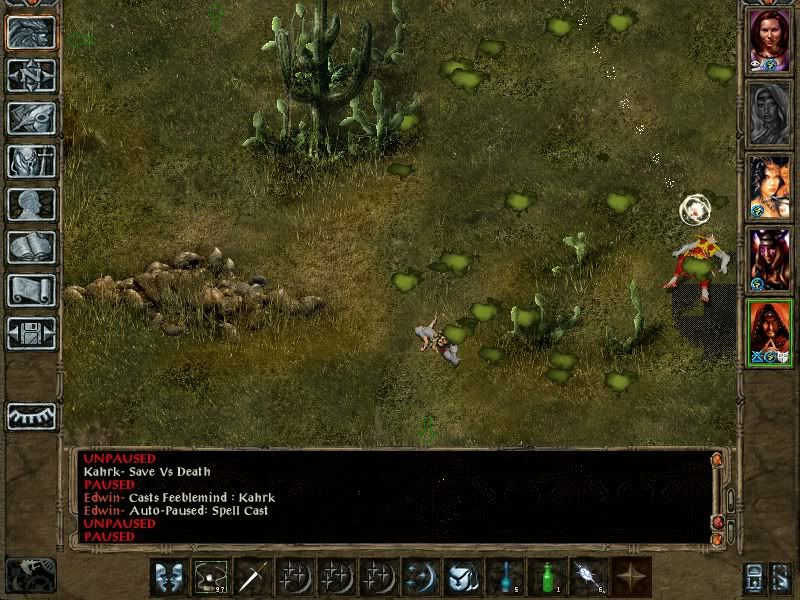800x600 pixels.
Task: Open special abilities with the star button
Action: 631,577
